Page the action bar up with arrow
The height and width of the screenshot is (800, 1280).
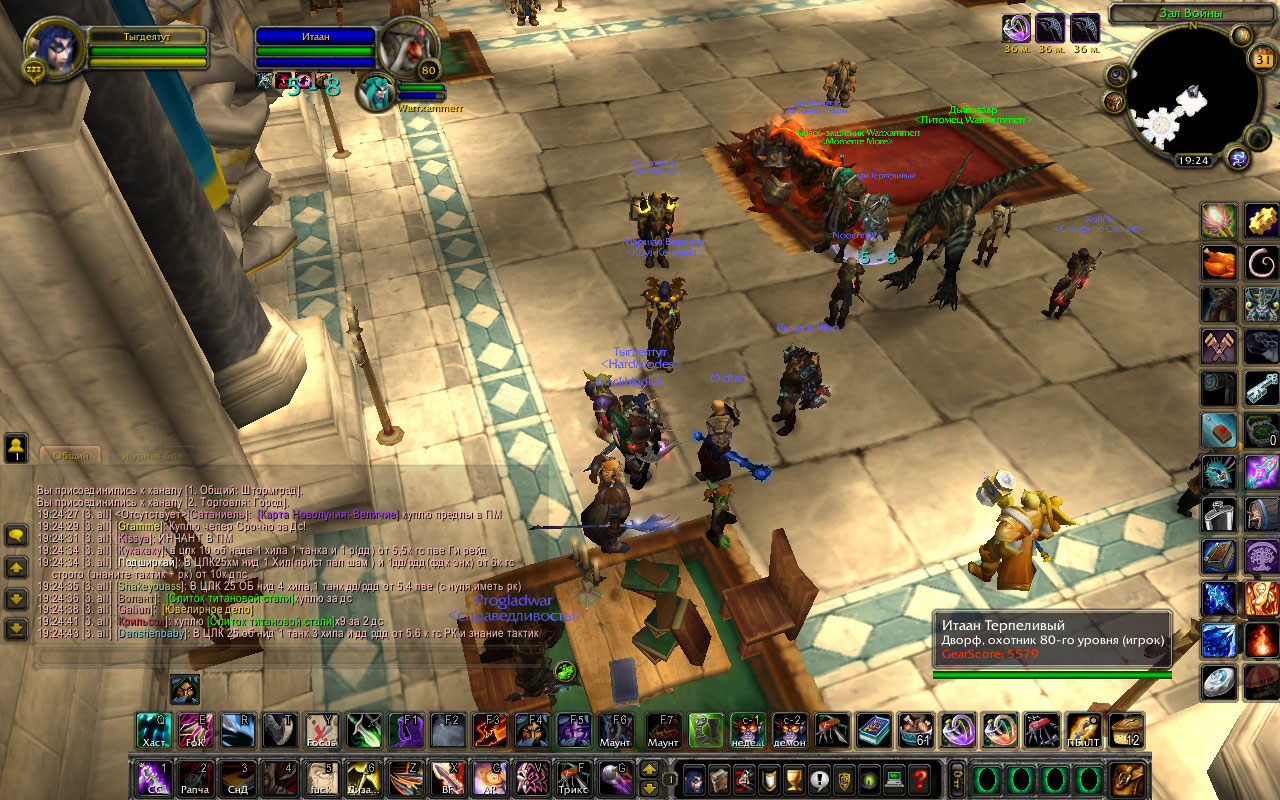(649, 769)
